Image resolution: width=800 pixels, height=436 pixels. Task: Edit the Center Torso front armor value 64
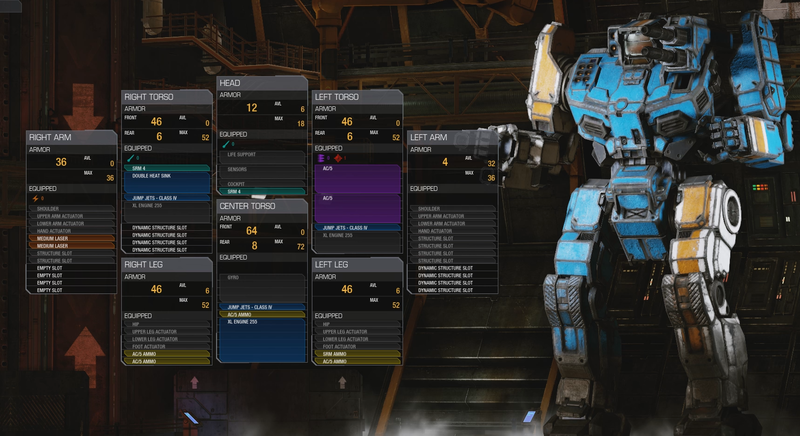252,230
